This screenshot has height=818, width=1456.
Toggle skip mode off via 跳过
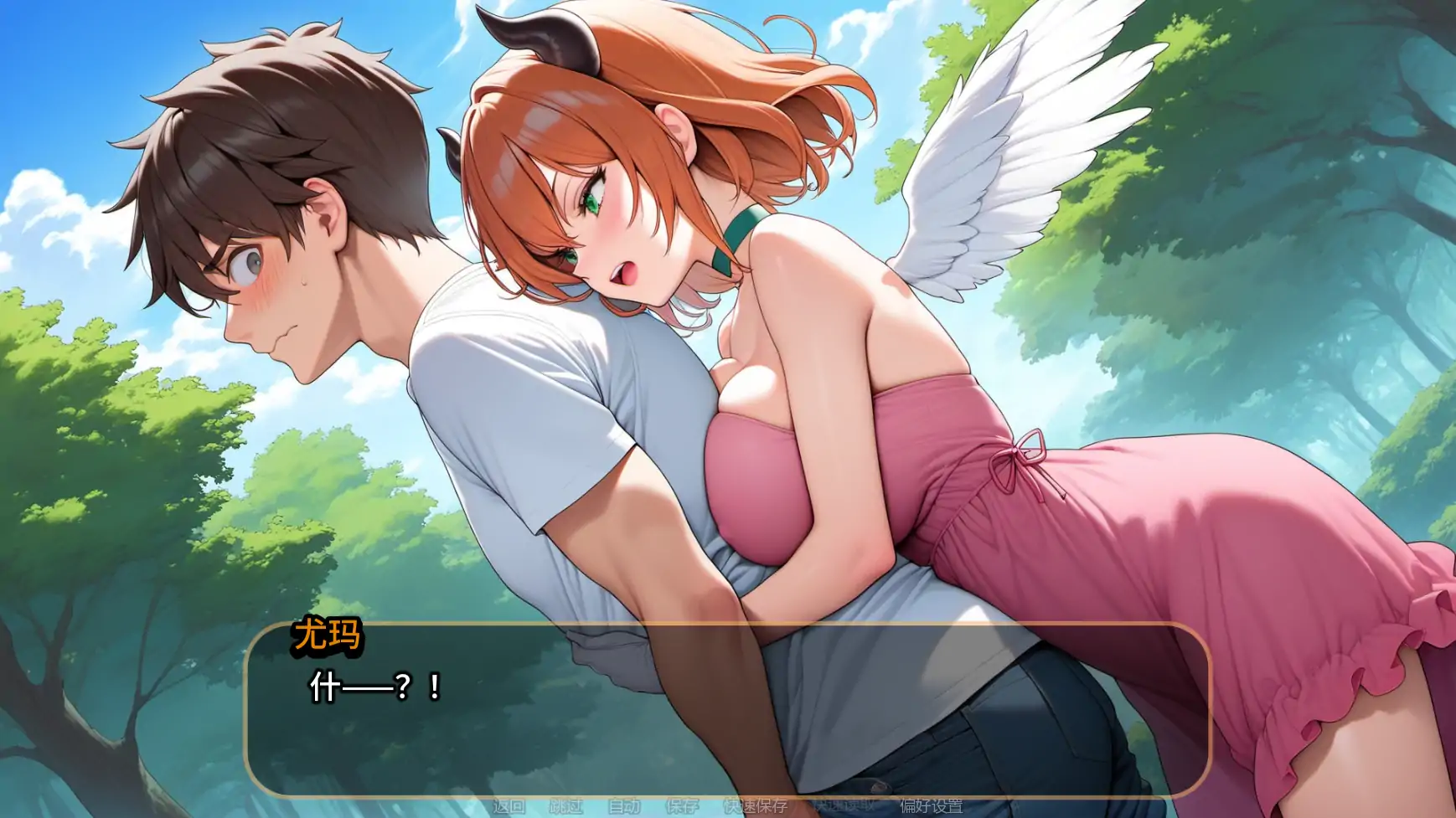[566, 806]
